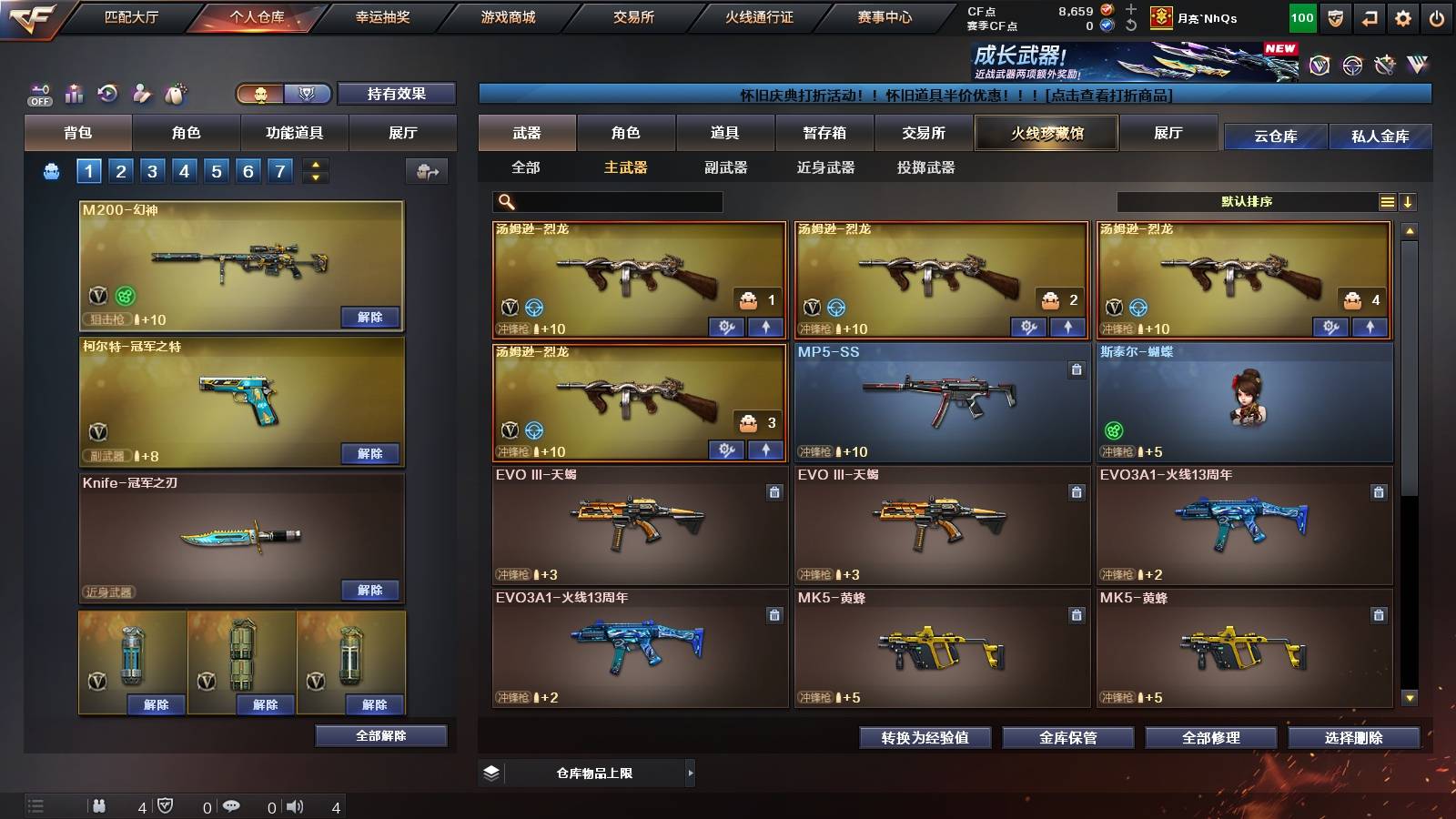This screenshot has width=1456, height=819.
Task: Click the backpack page up stepper arrow
Action: (x=313, y=165)
